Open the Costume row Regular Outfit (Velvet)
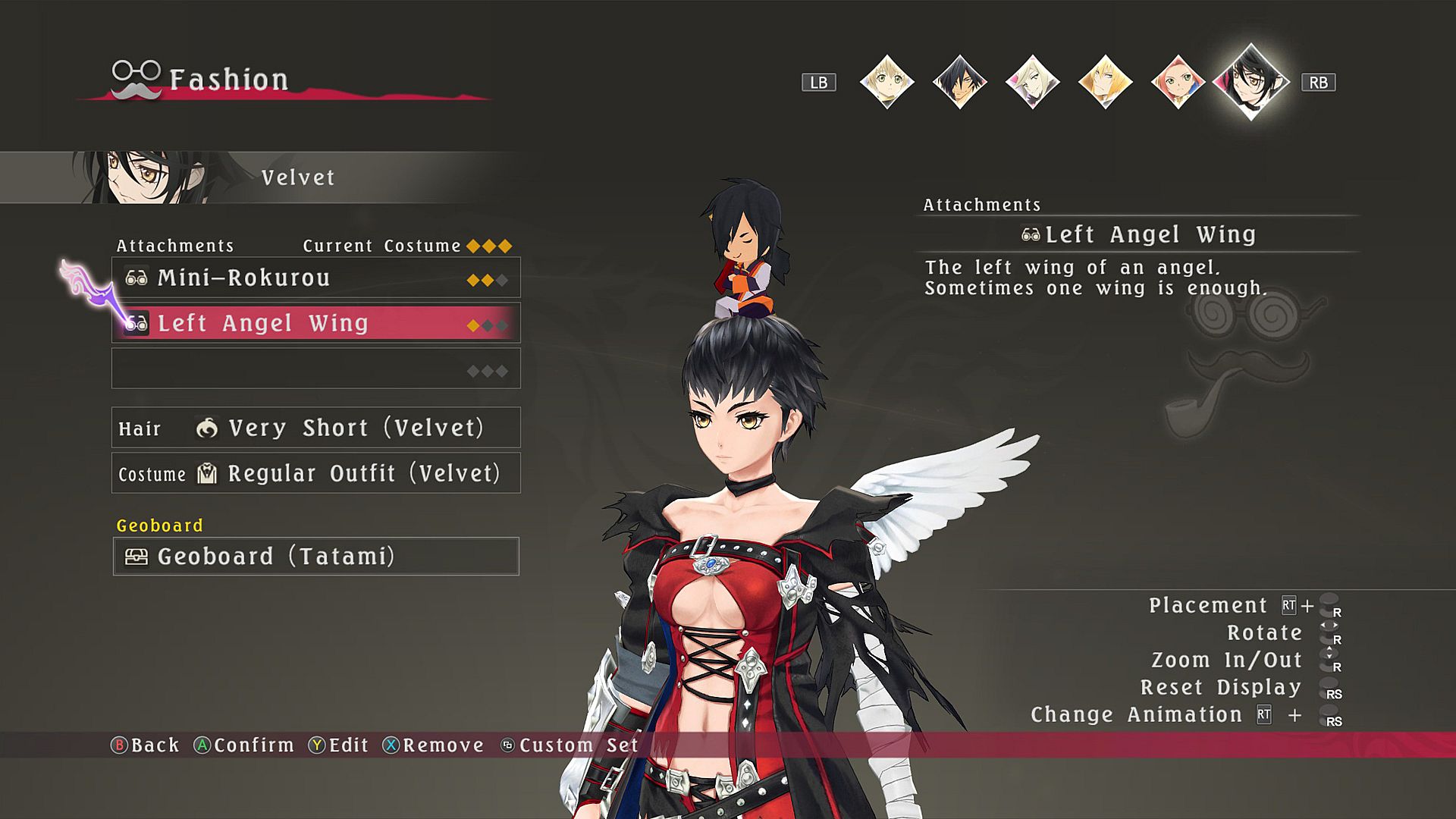 pos(315,473)
